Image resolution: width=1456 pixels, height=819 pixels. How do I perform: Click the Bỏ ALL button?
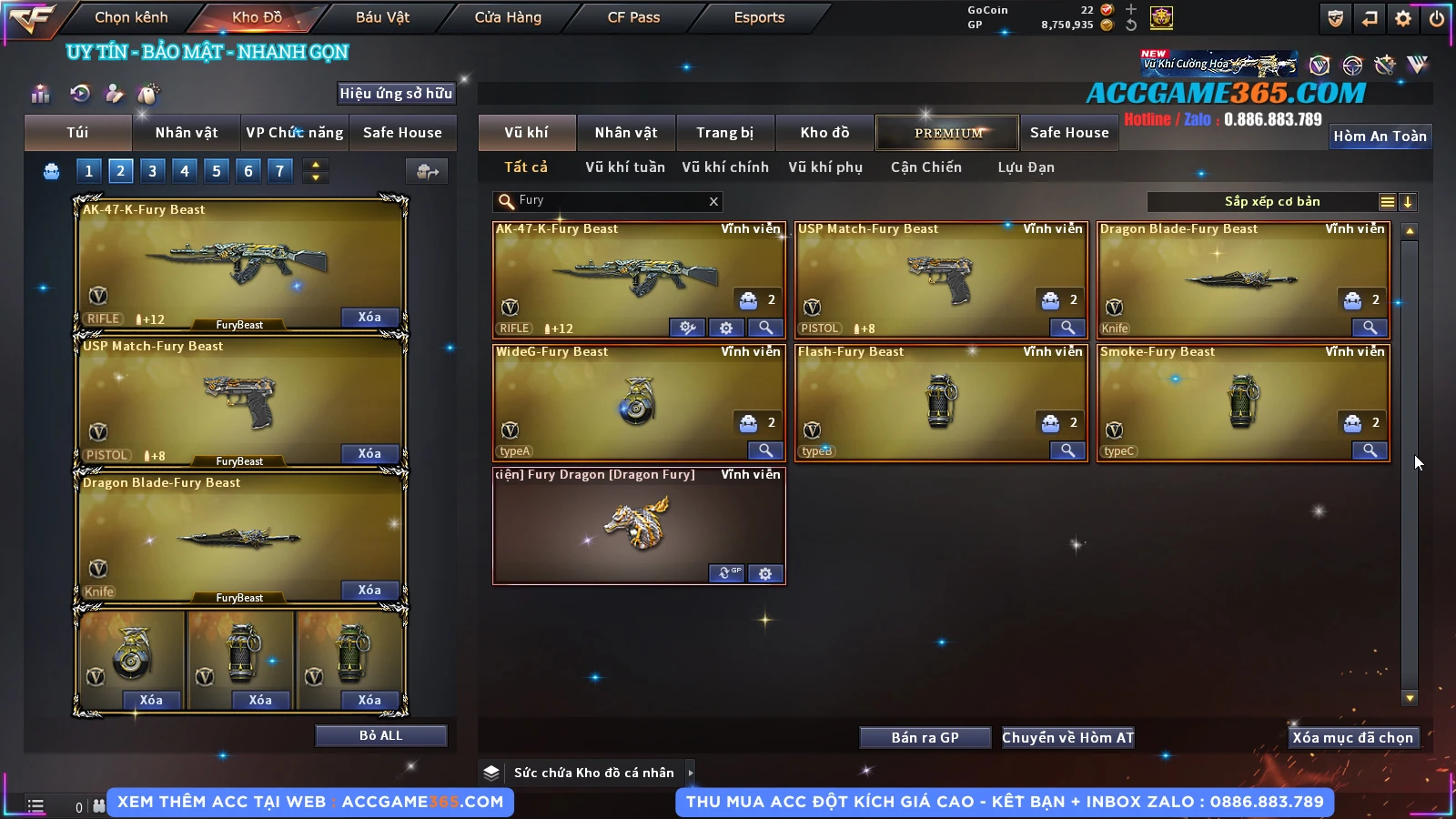380,735
